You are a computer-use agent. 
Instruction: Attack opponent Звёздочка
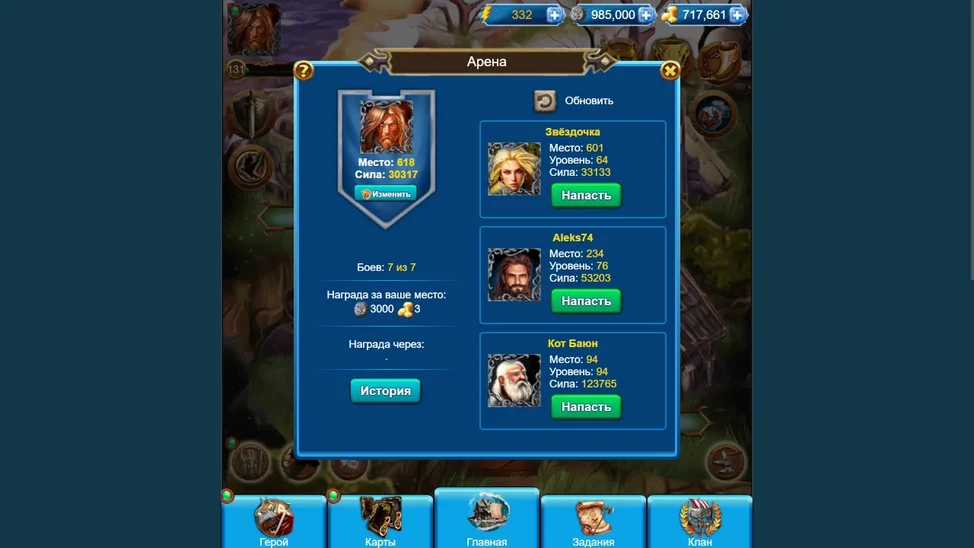586,195
